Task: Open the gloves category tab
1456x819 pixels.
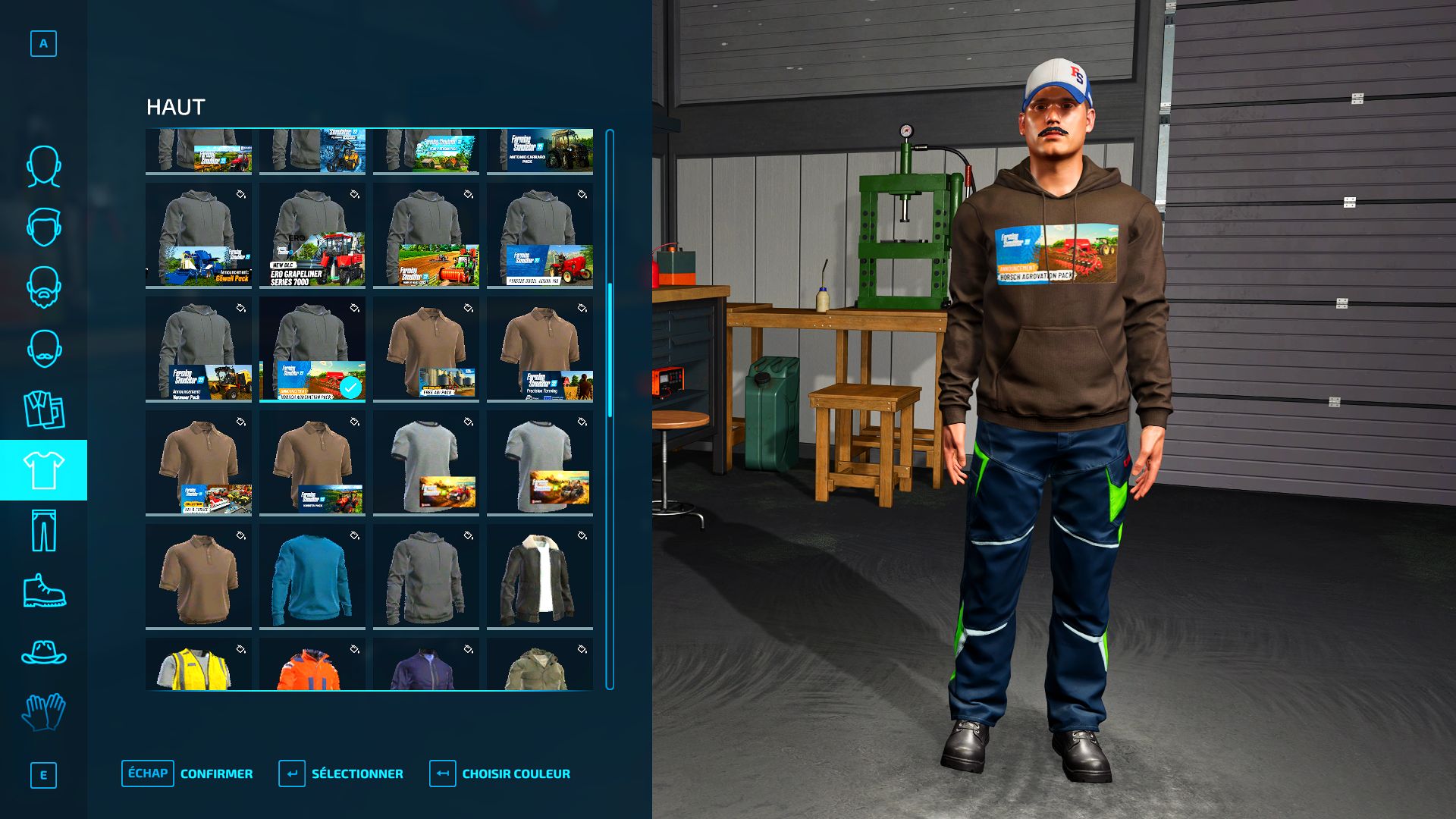Action: 43,713
